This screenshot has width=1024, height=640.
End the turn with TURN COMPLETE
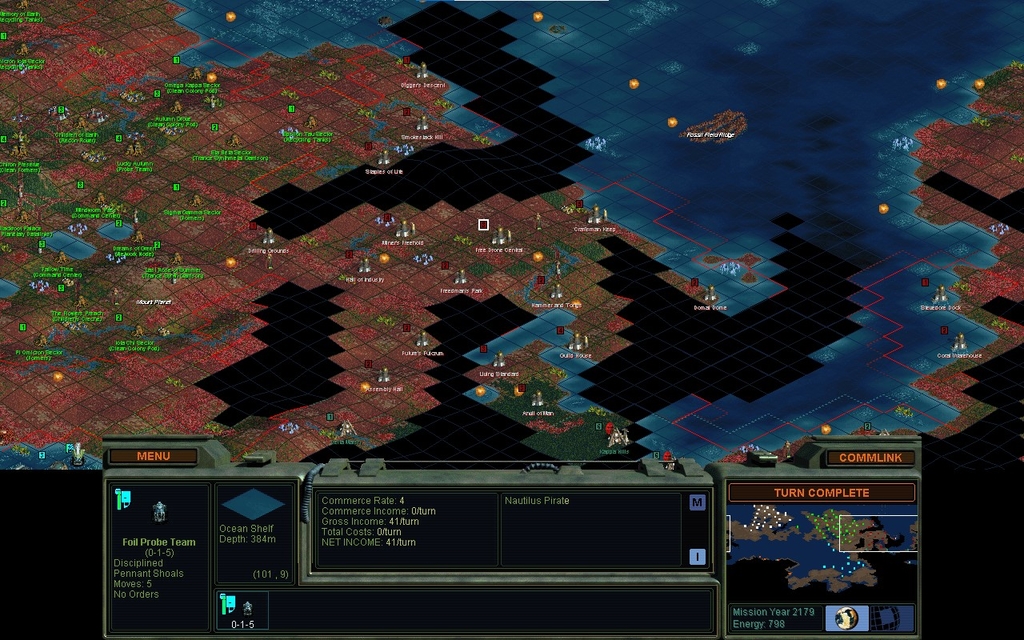tap(821, 492)
